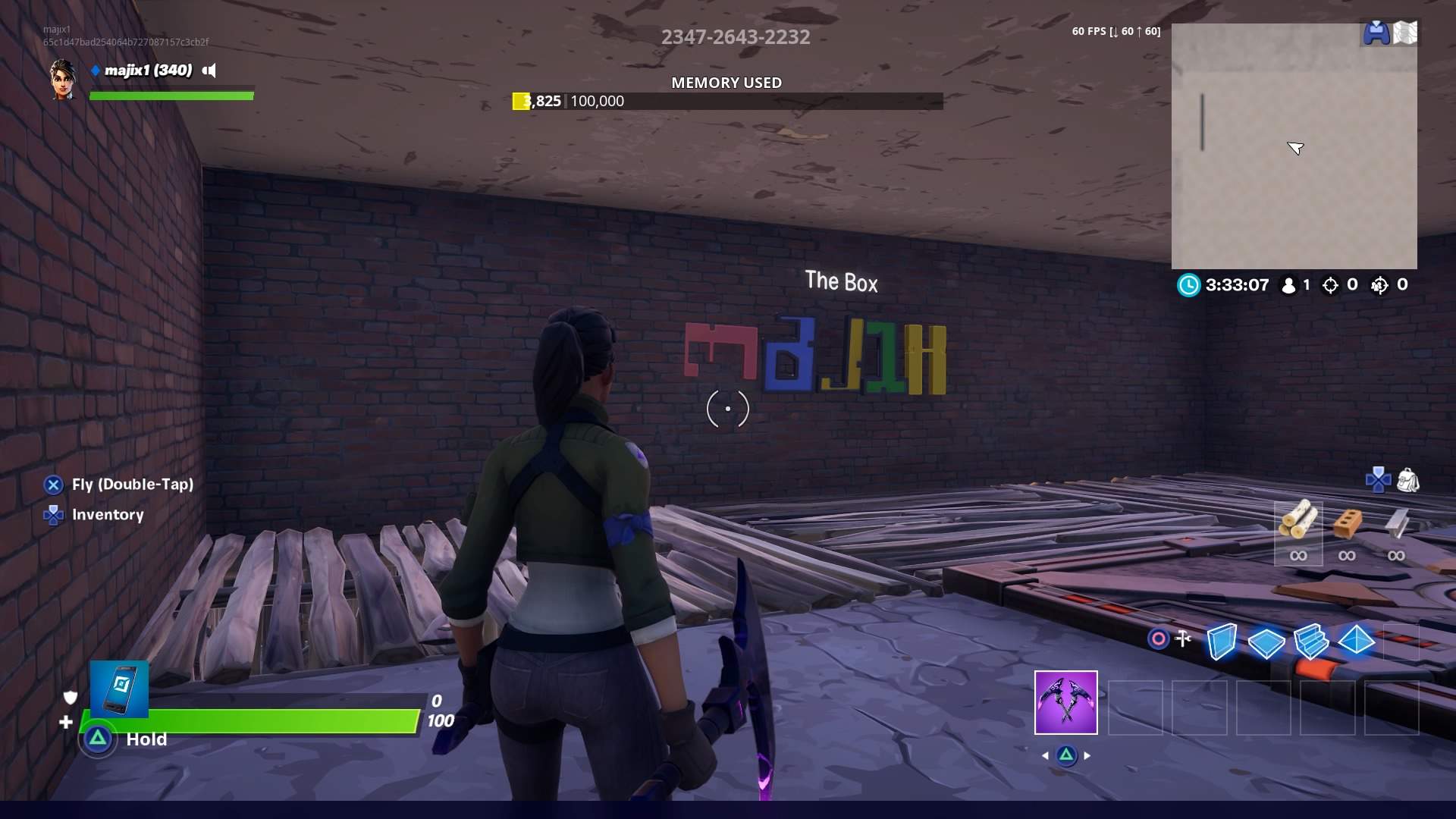This screenshot has width=1456, height=819.
Task: Select the Floor building piece
Action: point(1266,644)
